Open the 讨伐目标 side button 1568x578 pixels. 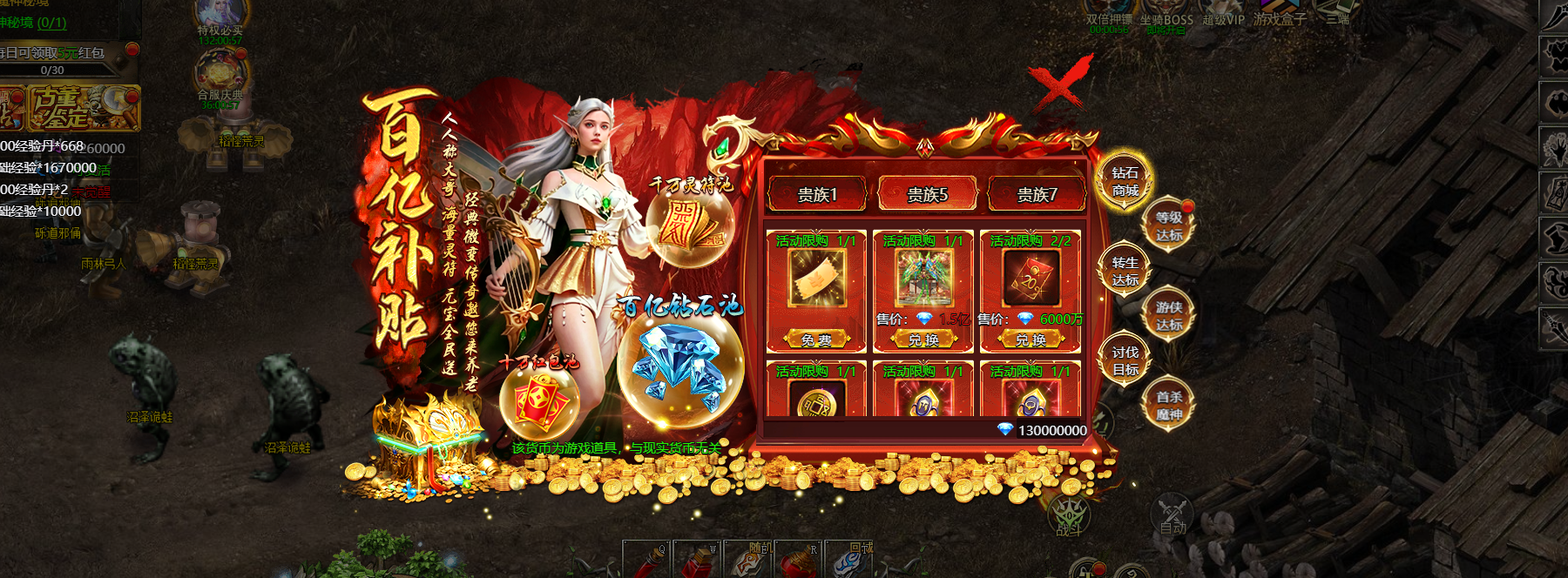[x=1125, y=361]
